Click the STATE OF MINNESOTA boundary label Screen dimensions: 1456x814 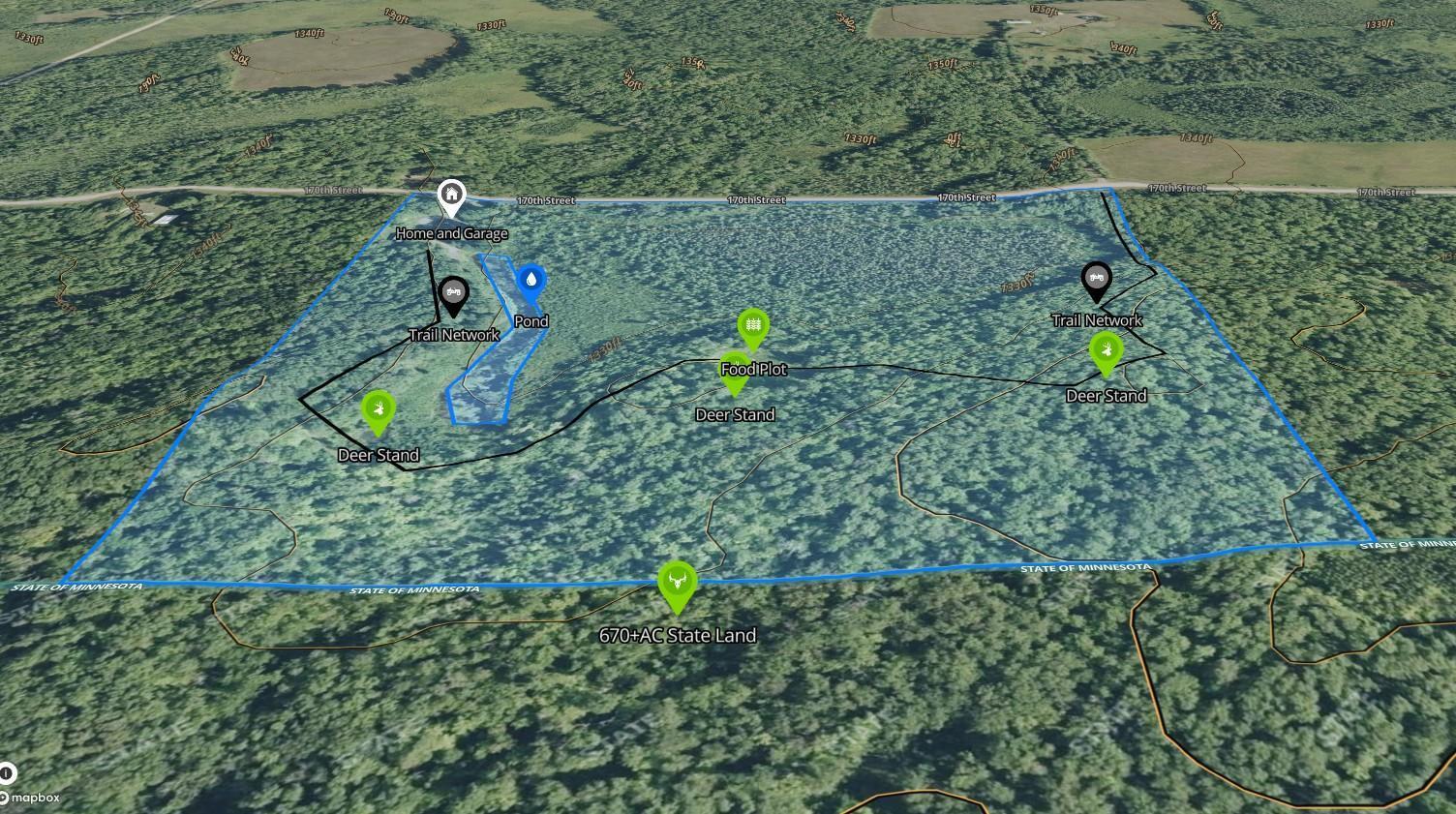click(x=416, y=588)
